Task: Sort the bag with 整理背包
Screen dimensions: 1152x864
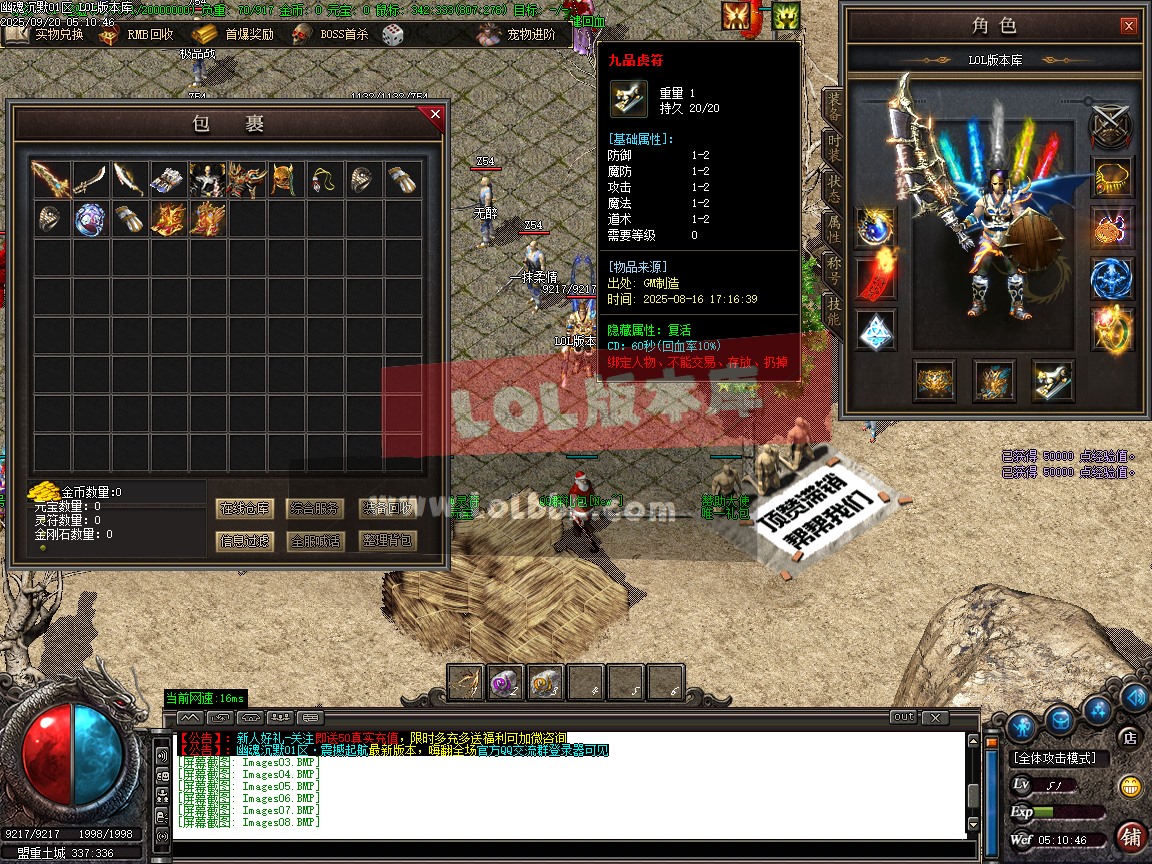Action: click(x=386, y=541)
